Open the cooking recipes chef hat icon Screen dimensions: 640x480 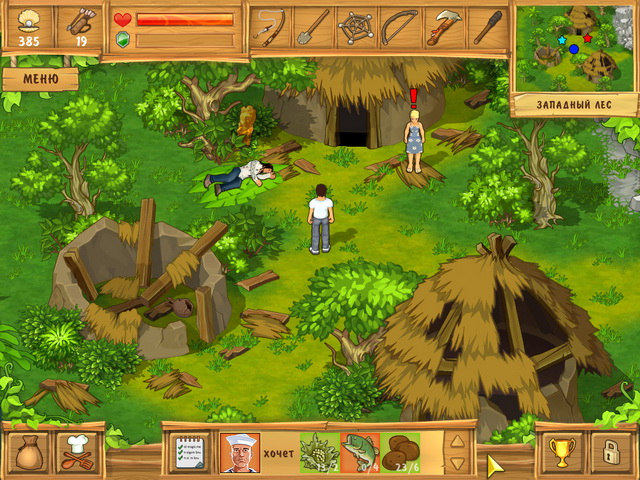[76, 452]
